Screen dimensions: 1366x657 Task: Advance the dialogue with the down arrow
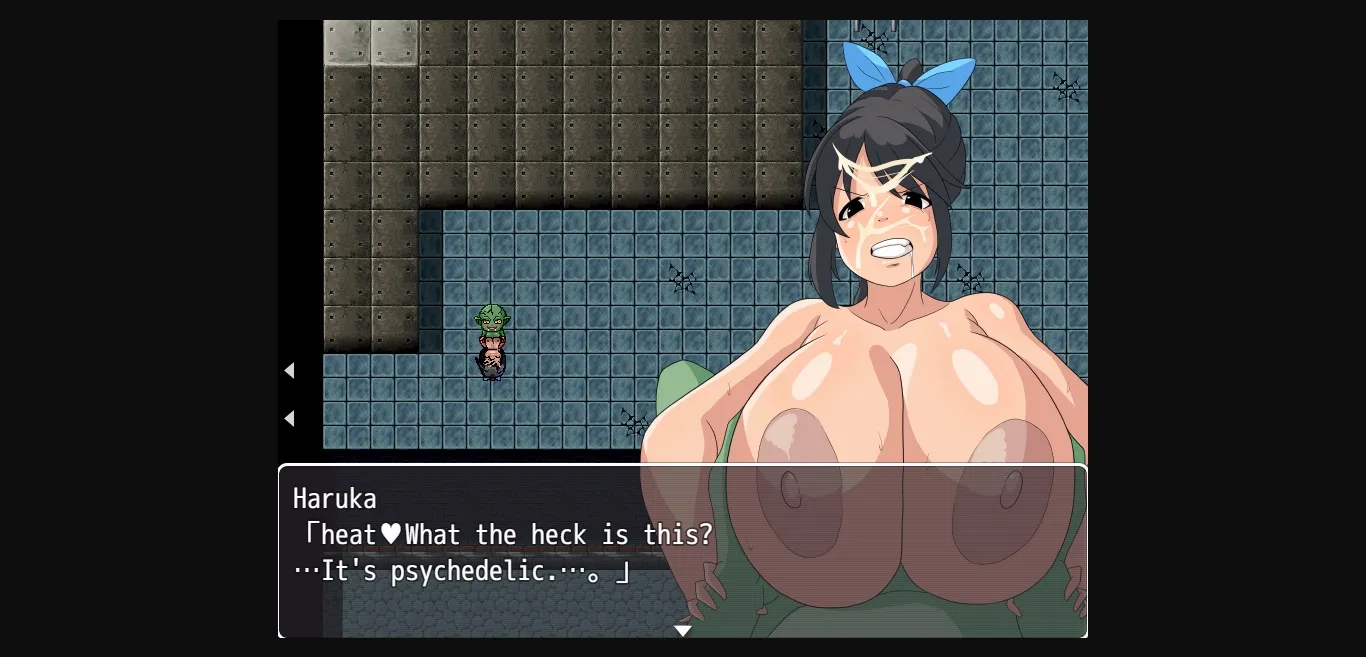coord(683,631)
